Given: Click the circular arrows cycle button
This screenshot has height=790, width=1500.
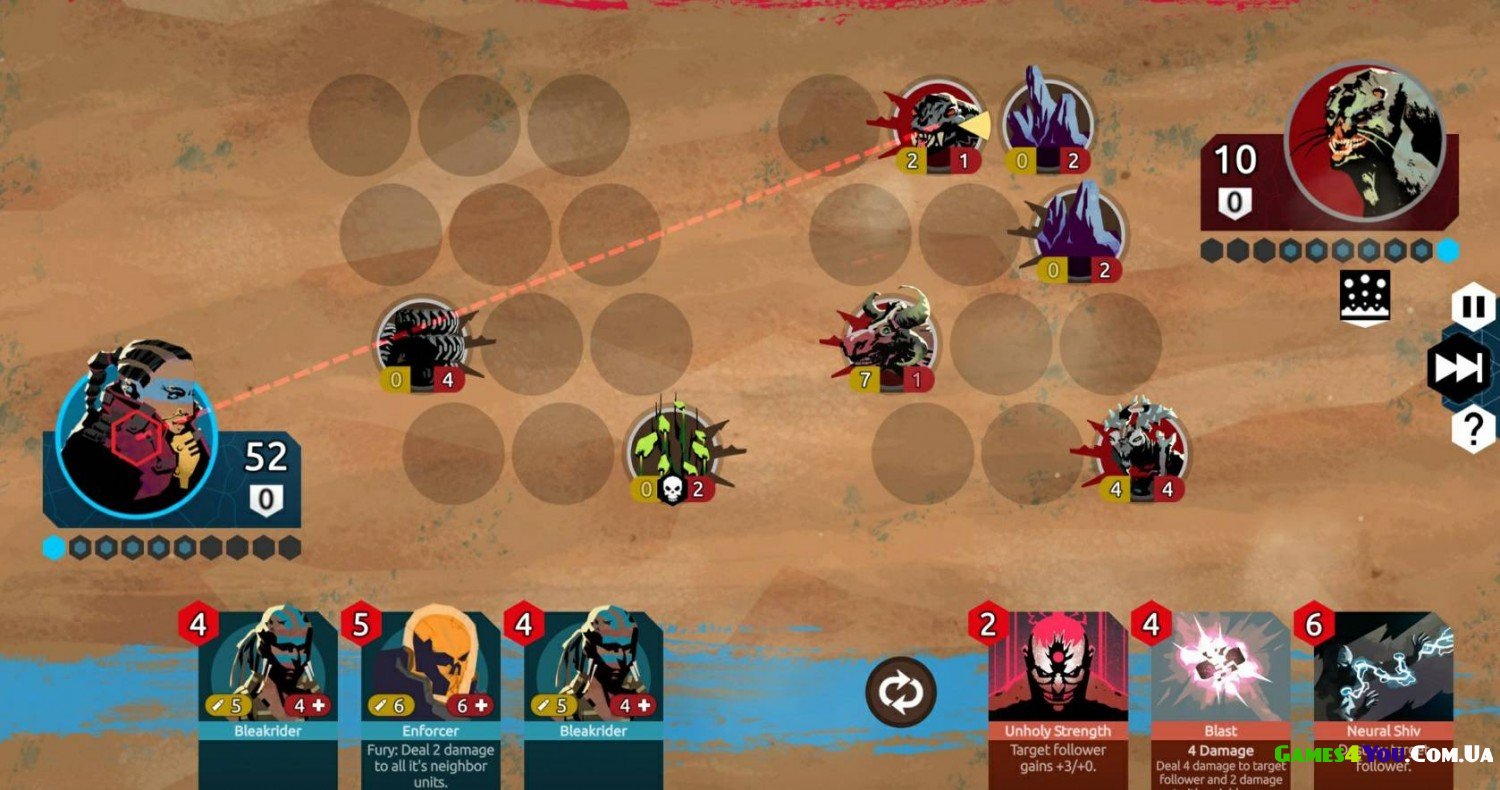Looking at the screenshot, I should pyautogui.click(x=901, y=691).
